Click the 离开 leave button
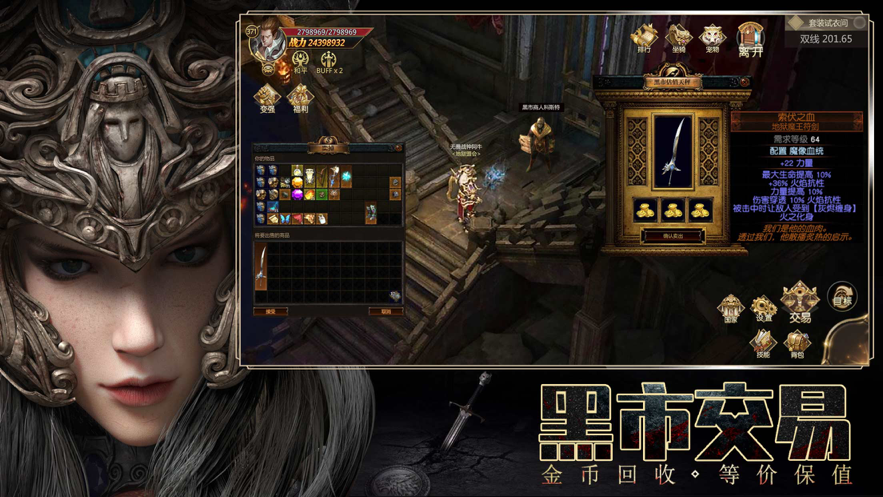 point(750,39)
